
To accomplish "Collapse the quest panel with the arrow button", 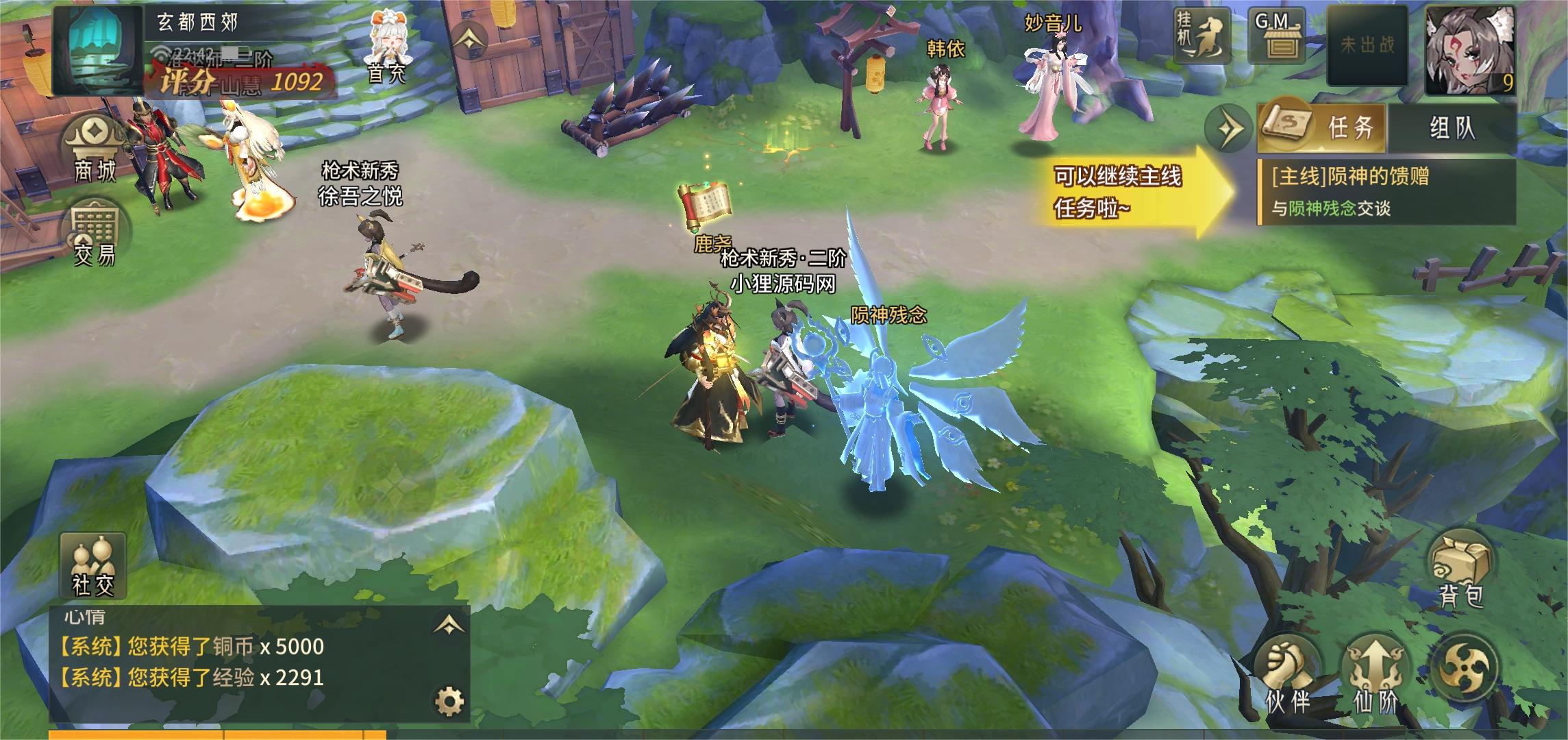I will pyautogui.click(x=1228, y=127).
